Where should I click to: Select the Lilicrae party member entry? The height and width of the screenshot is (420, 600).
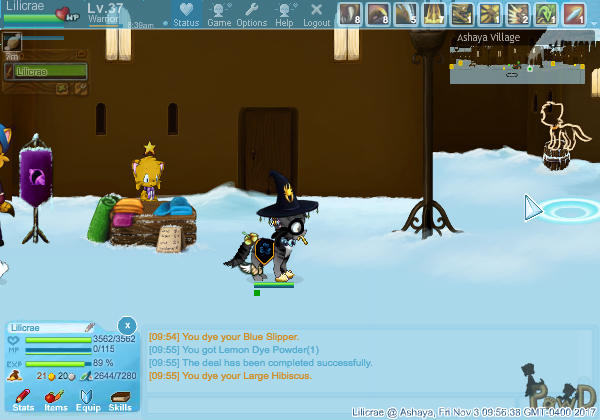tap(50, 72)
